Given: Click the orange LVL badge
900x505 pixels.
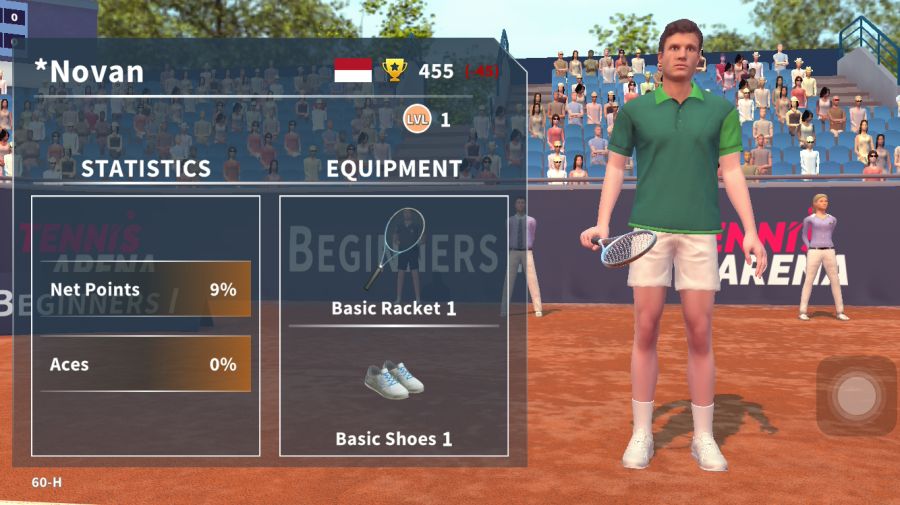Looking at the screenshot, I should pos(417,120).
